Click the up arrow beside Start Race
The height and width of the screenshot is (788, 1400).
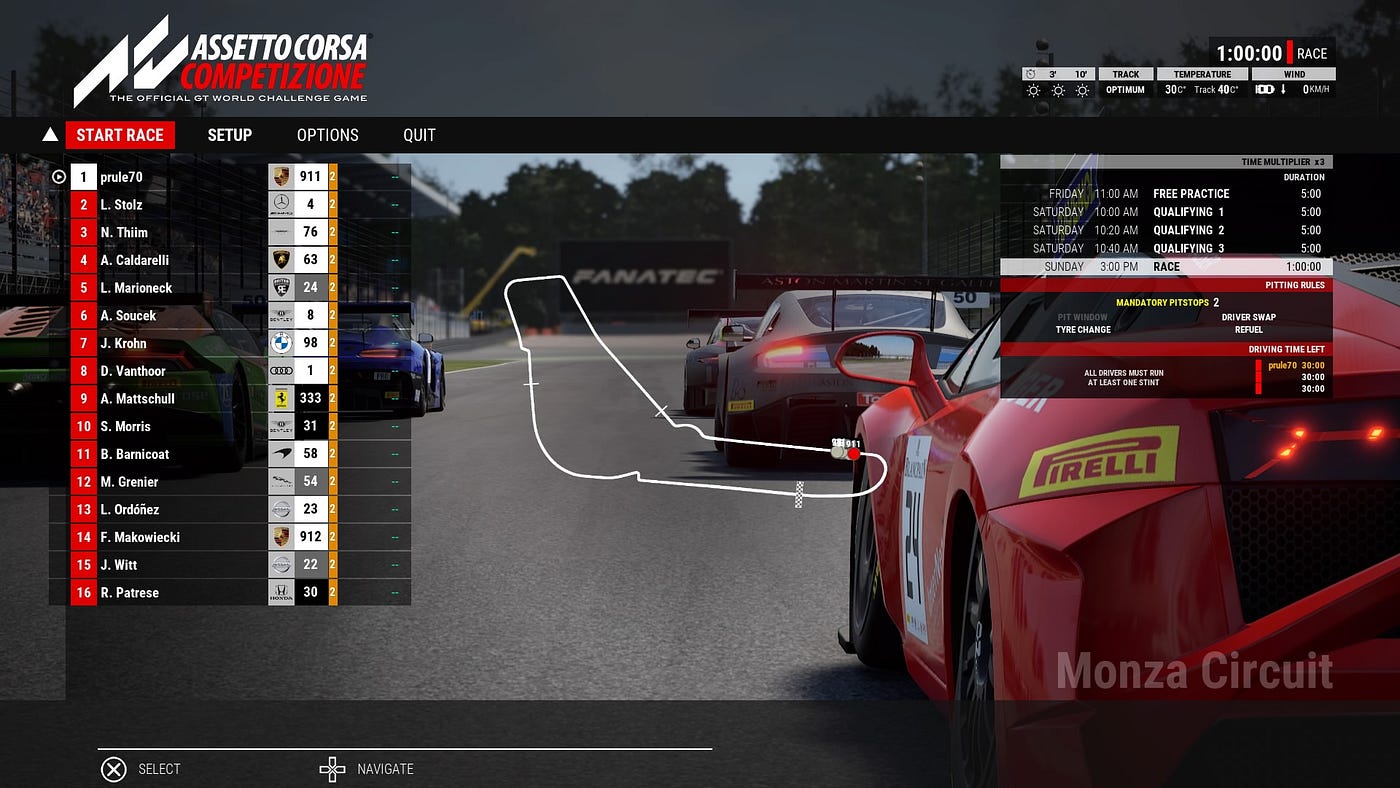50,135
